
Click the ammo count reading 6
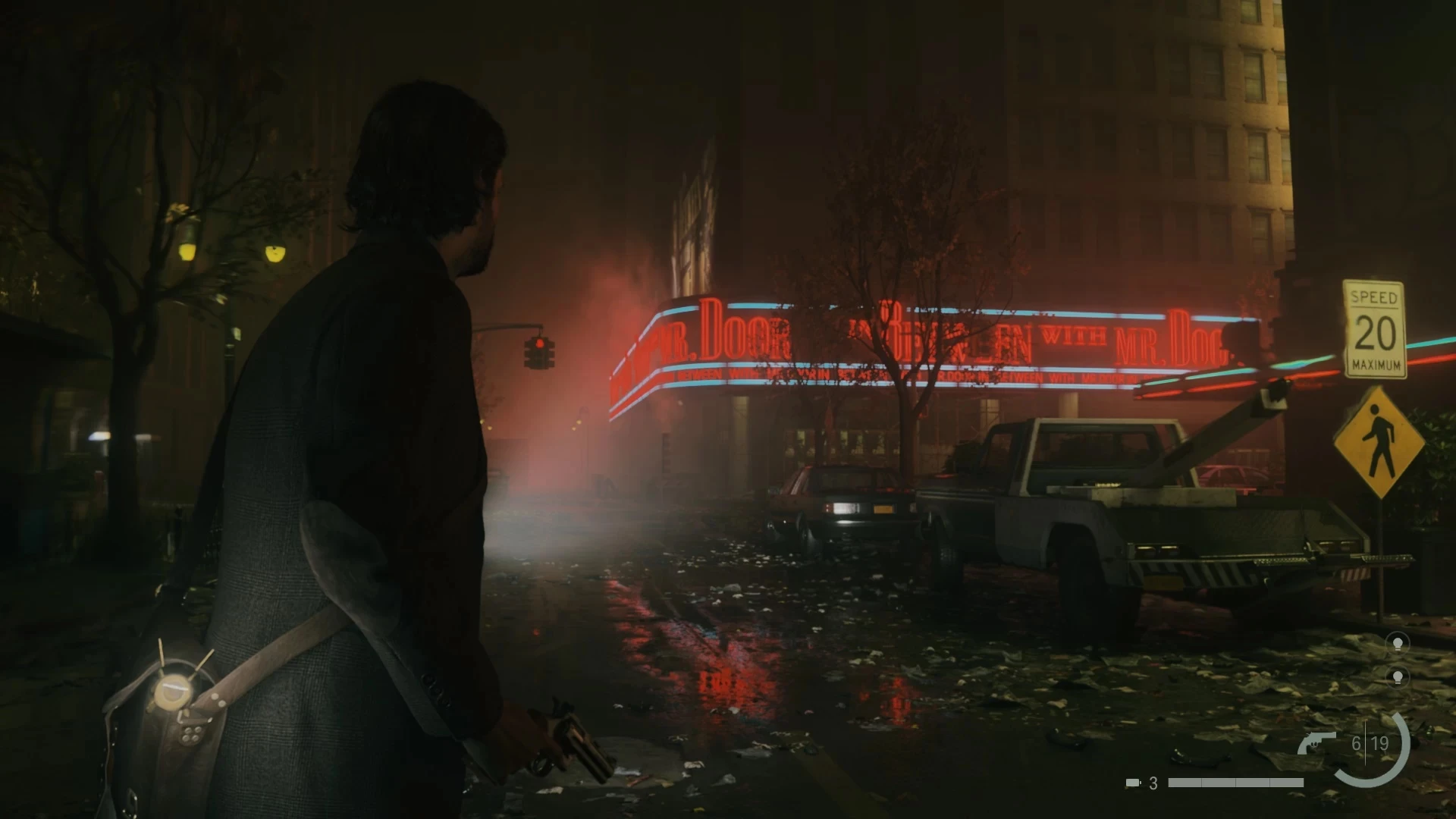1356,744
